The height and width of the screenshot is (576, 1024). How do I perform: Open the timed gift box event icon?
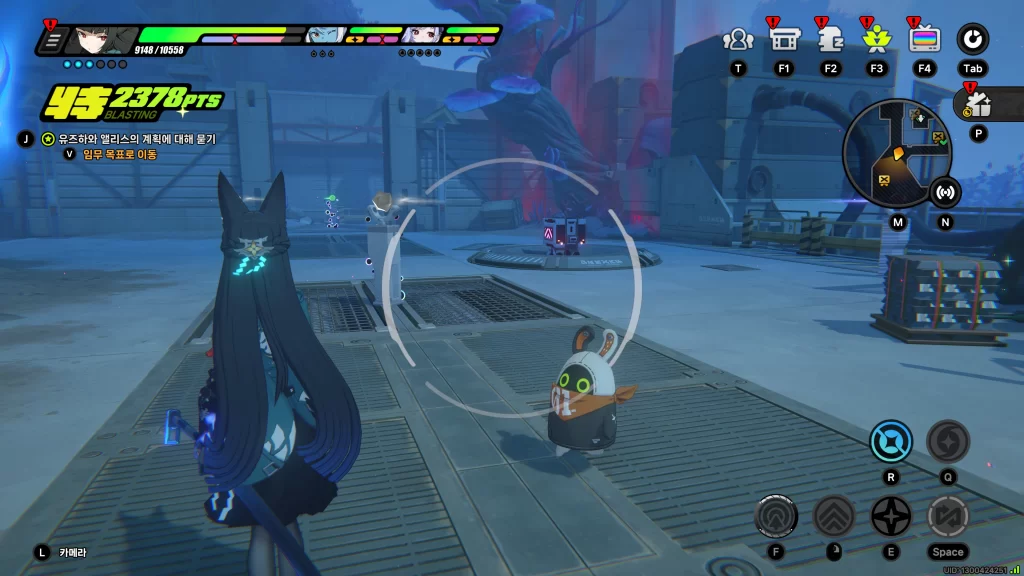pos(978,104)
